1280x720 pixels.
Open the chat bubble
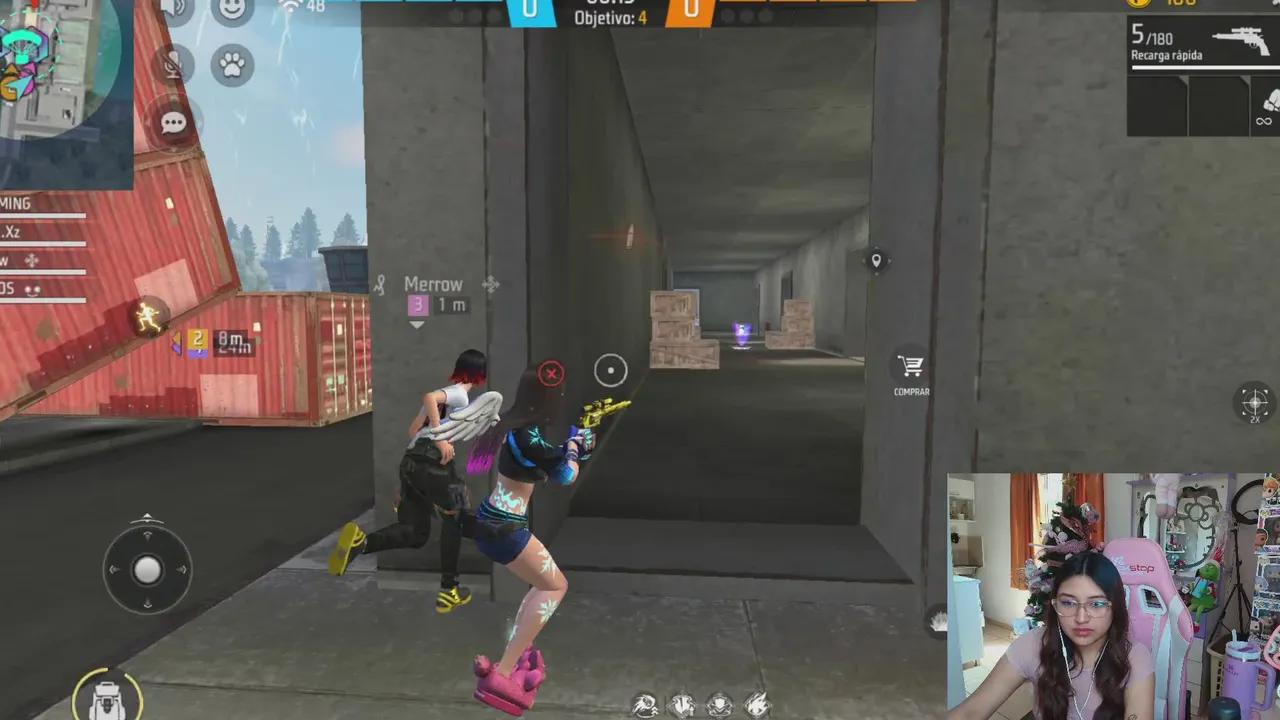click(173, 122)
